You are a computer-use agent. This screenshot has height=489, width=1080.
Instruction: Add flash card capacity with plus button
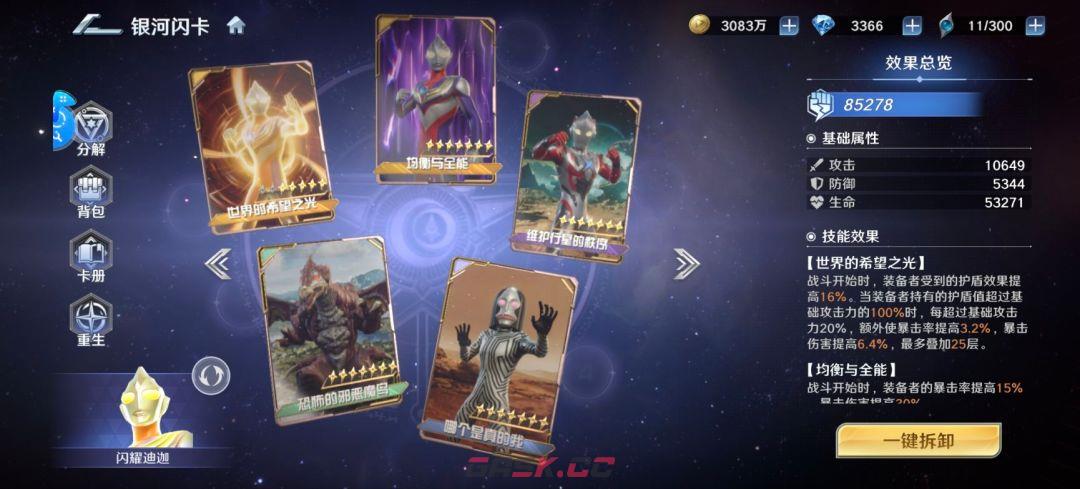pos(1034,26)
